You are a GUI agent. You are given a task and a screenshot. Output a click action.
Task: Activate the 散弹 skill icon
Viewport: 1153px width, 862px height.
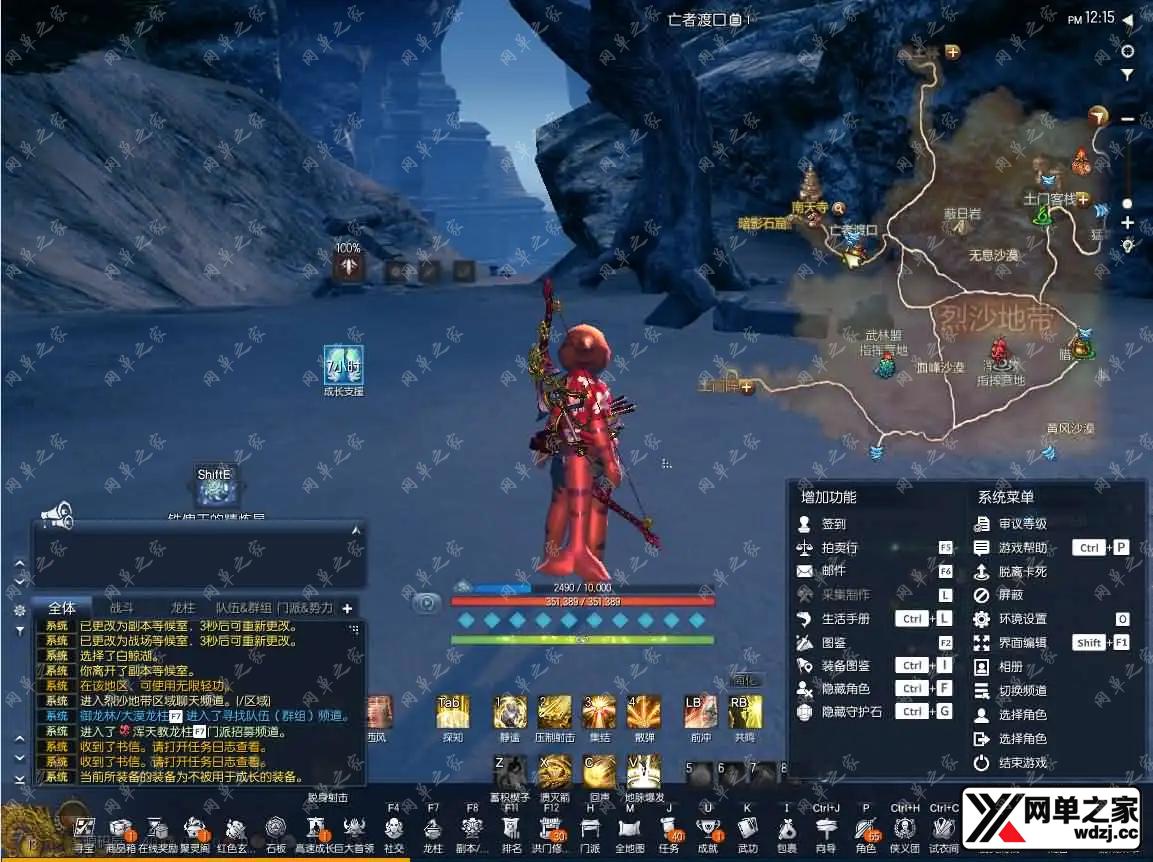[x=643, y=711]
